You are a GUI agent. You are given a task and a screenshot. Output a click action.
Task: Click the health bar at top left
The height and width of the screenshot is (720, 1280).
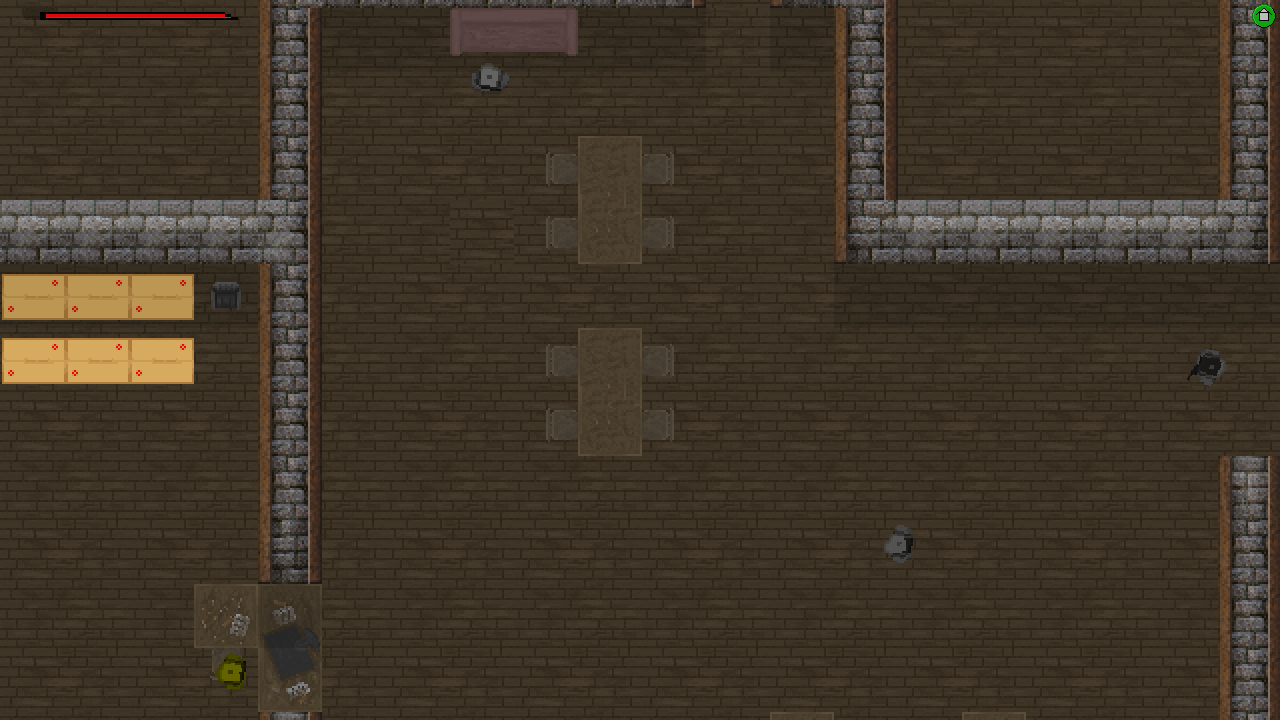tap(135, 16)
